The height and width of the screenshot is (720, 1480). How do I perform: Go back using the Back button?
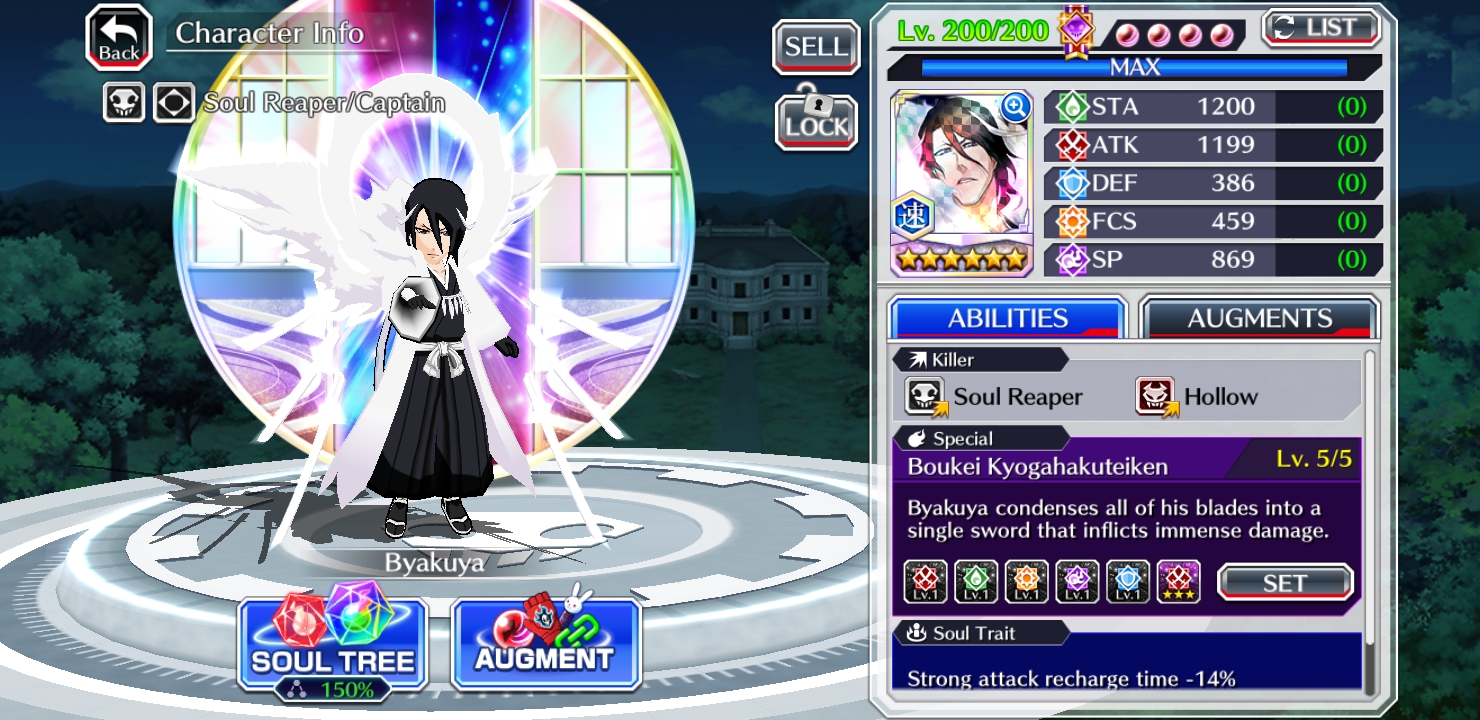pos(119,38)
